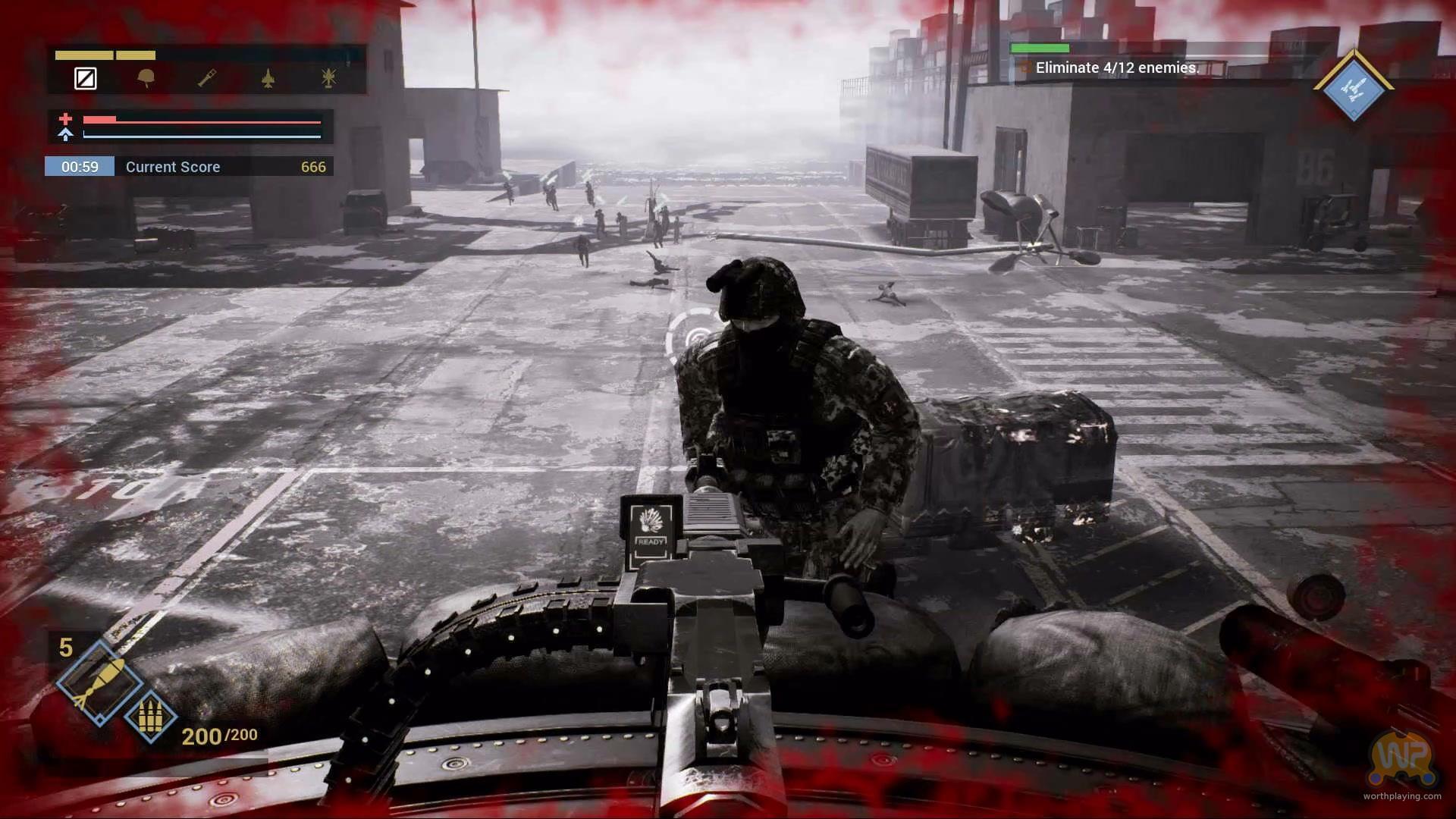The image size is (1456, 819).
Task: Click the 00:59 countdown timer
Action: tap(79, 166)
